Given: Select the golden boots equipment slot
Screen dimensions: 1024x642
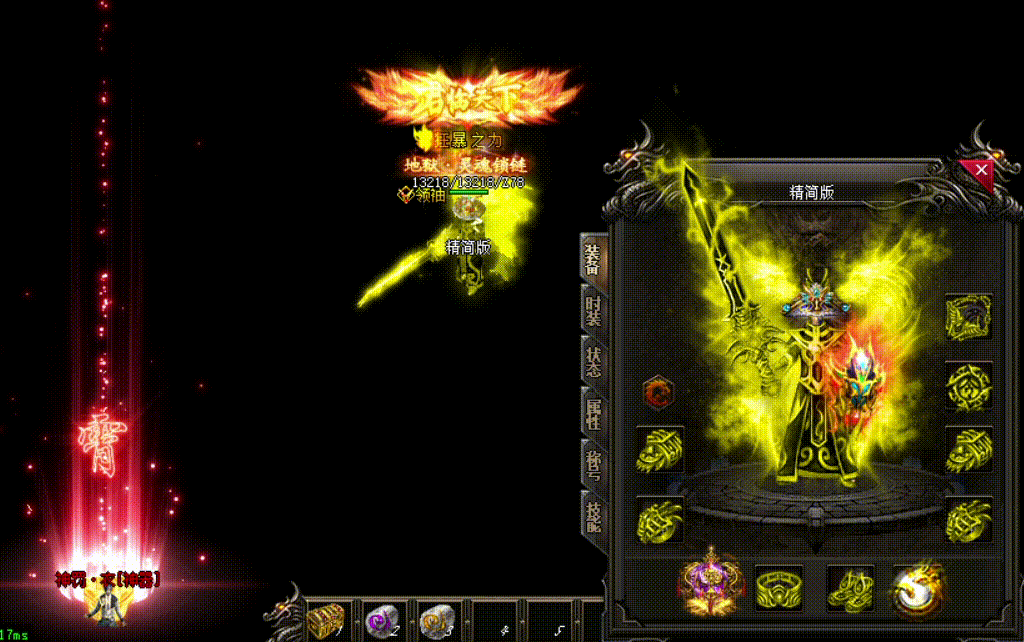Looking at the screenshot, I should (x=851, y=587).
